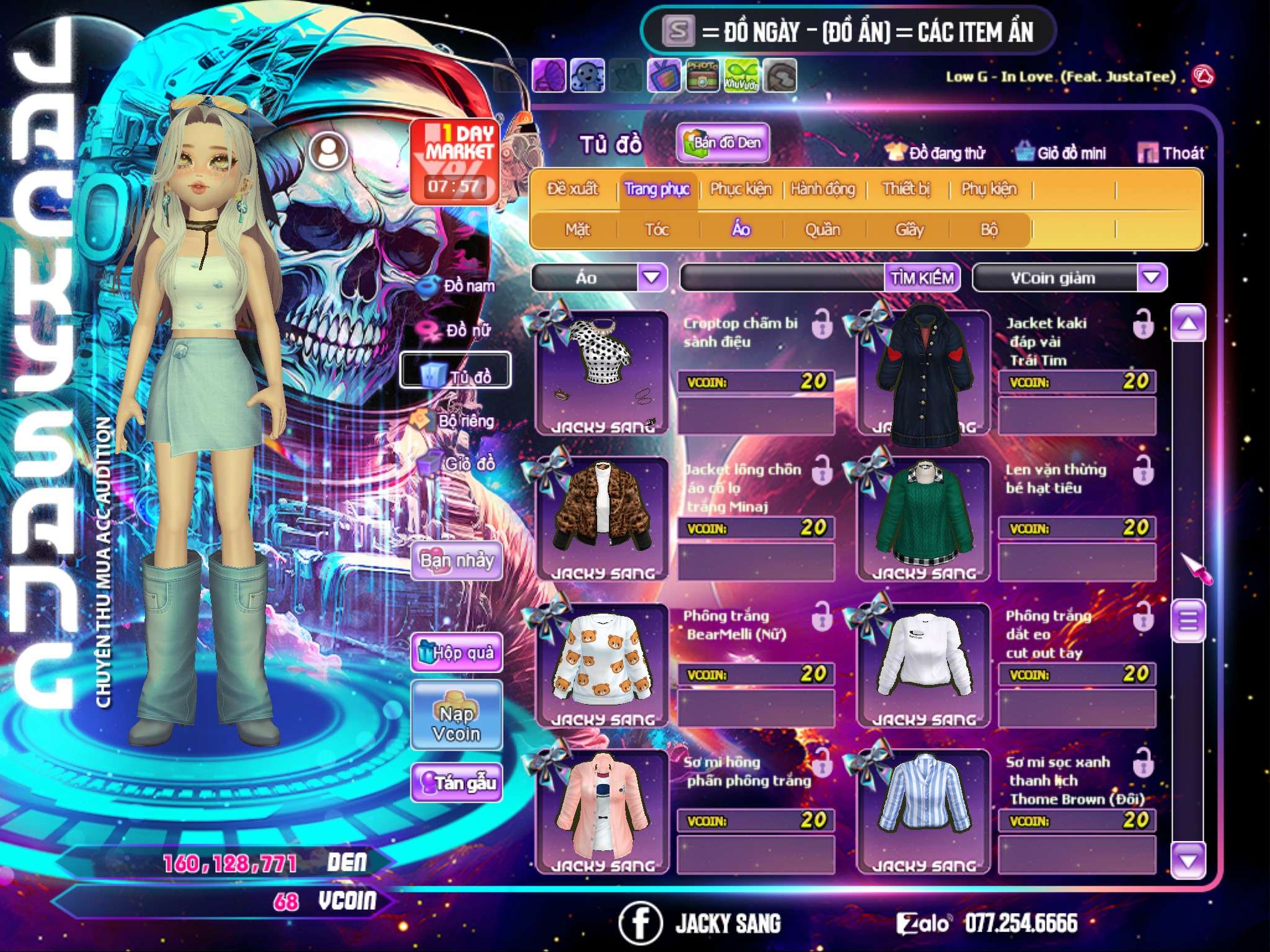This screenshot has height=952, width=1270.
Task: Open Giỏ đồ mini basket
Action: [1061, 153]
